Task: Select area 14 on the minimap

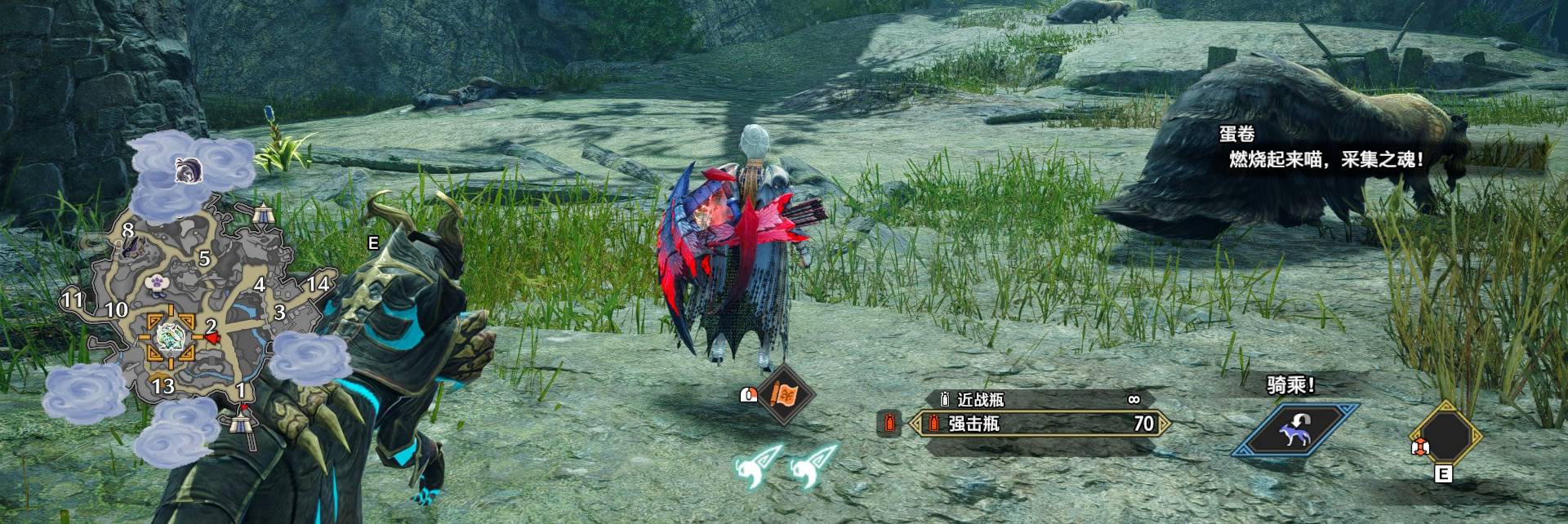Action: pyautogui.click(x=318, y=284)
